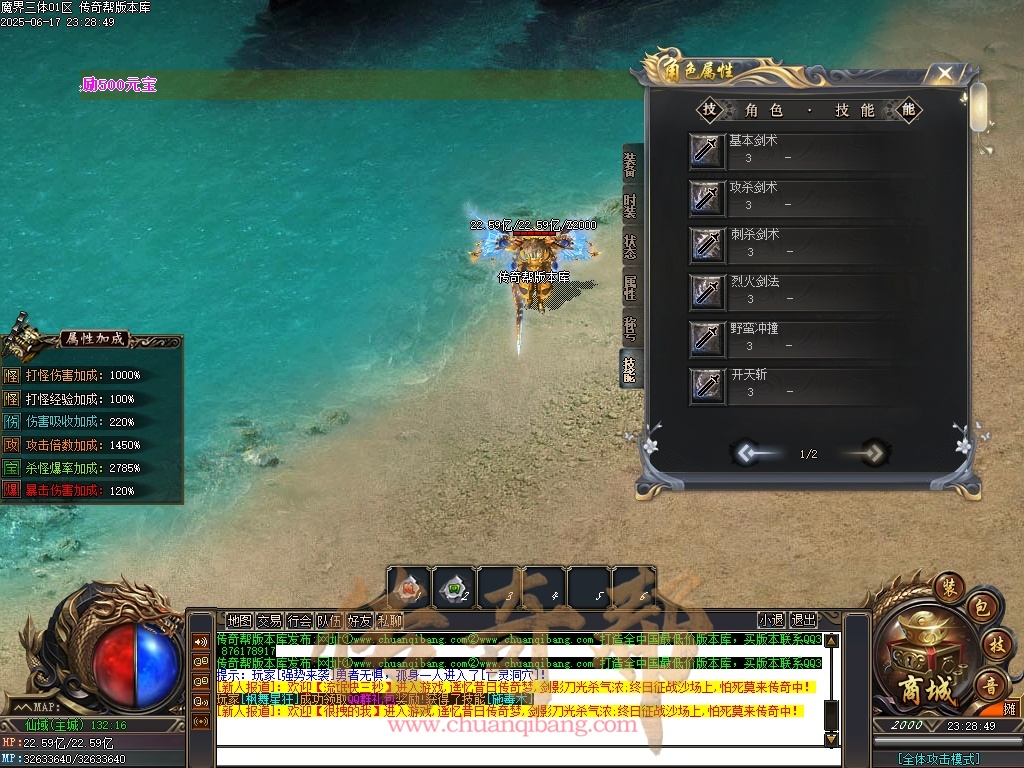Viewport: 1024px width, 768px height.
Task: Open the 交易 trade button
Action: coord(269,620)
